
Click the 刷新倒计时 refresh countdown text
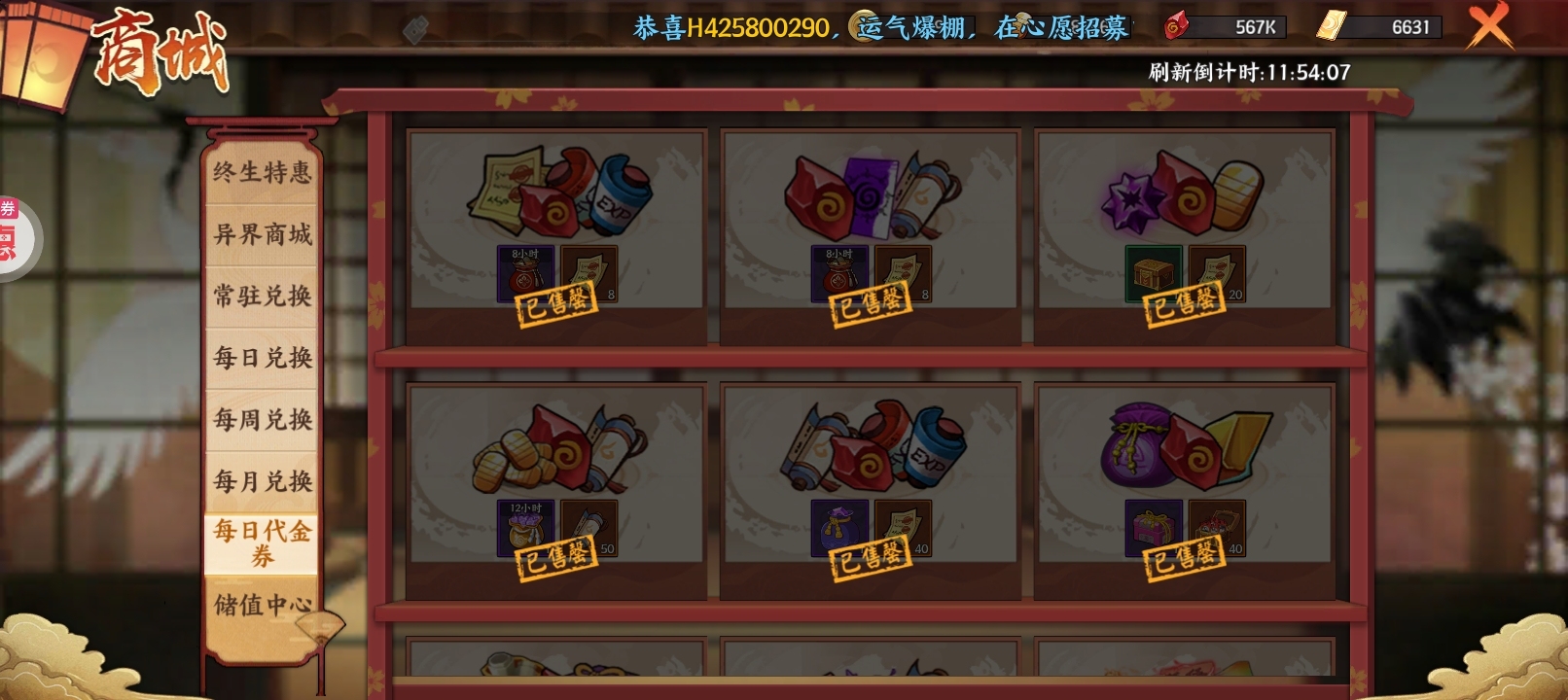[x=1245, y=70]
